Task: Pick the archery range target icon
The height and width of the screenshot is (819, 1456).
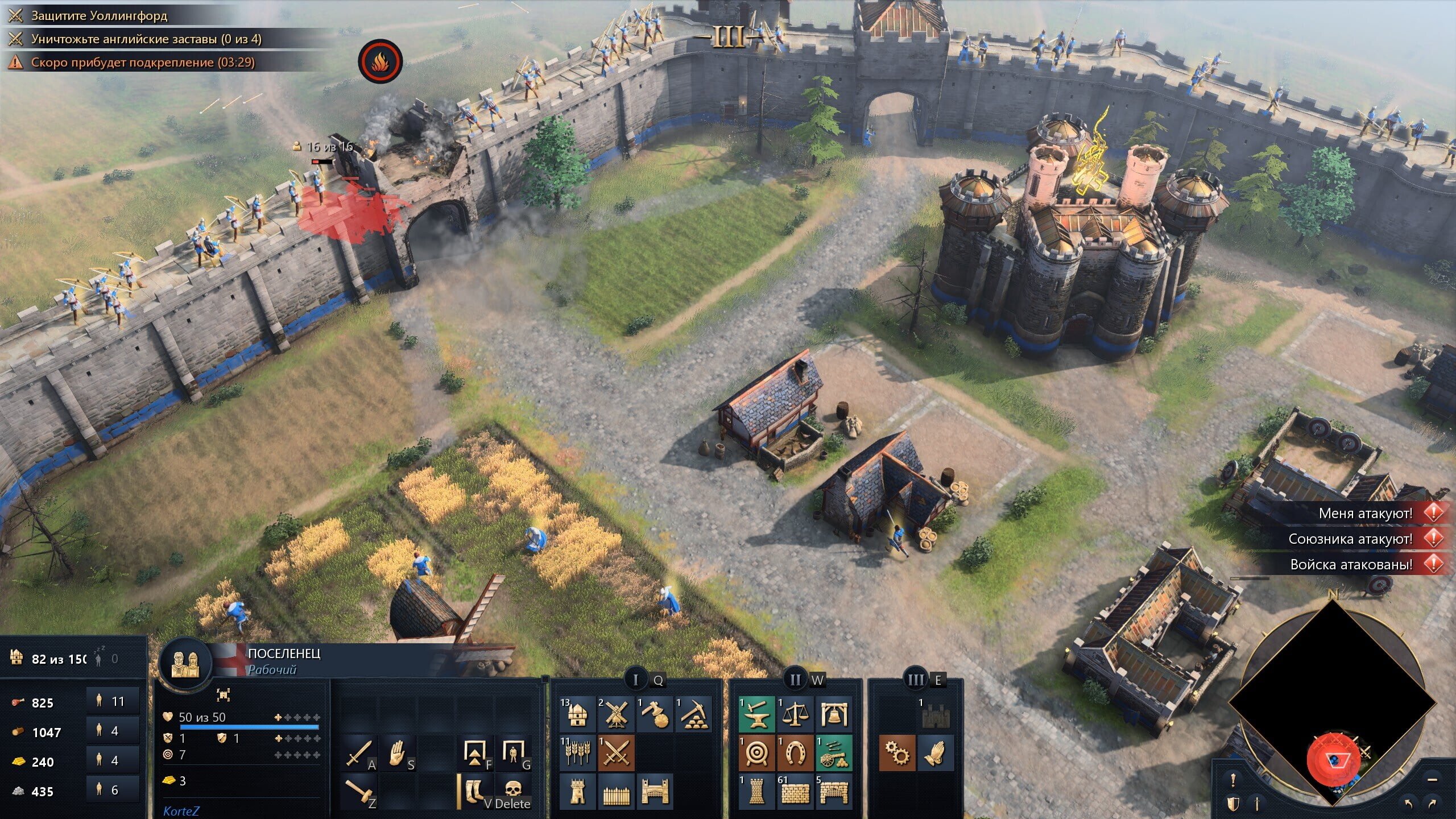Action: [756, 753]
